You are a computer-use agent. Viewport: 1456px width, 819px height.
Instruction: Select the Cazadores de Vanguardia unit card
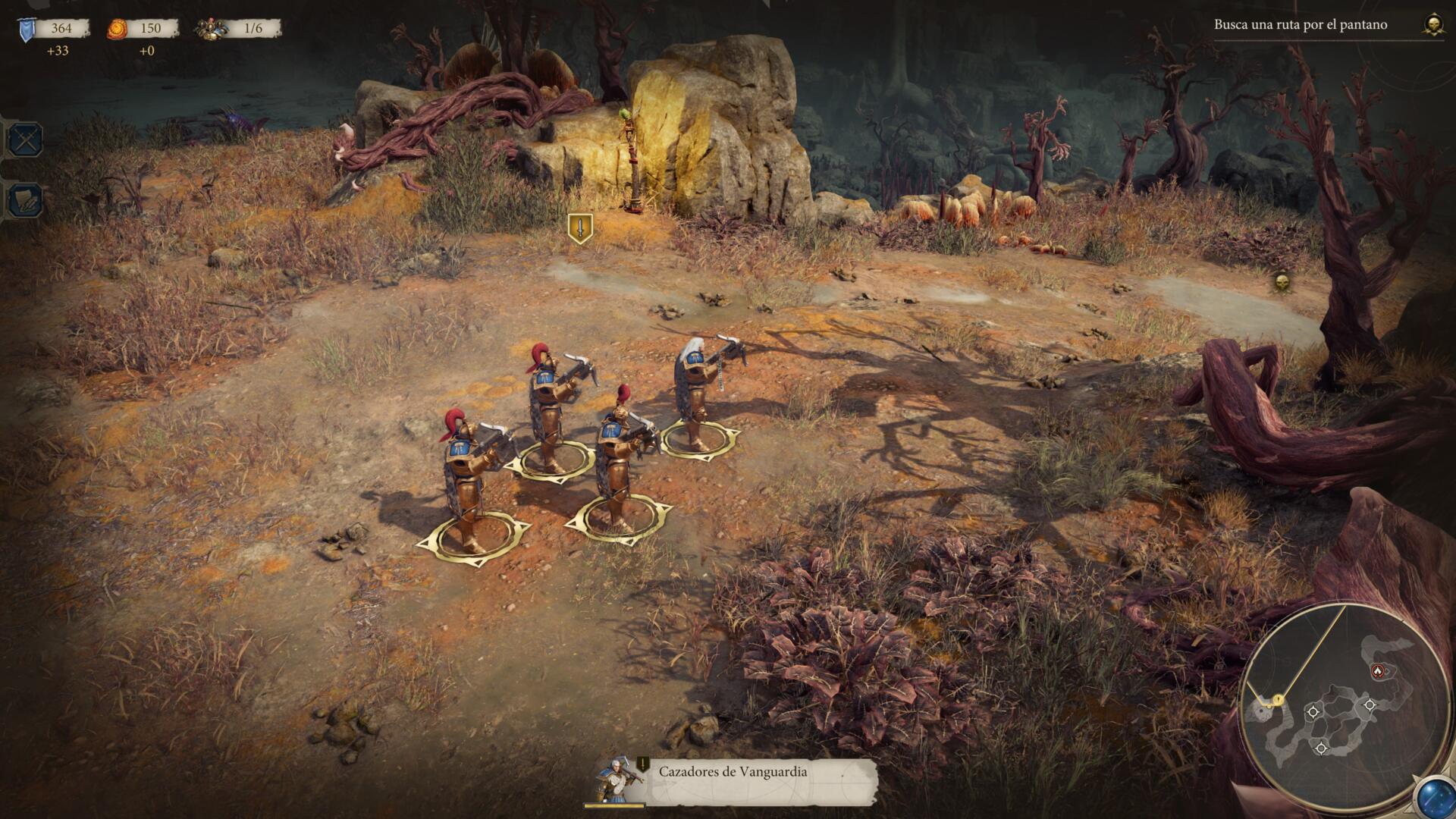[x=732, y=773]
